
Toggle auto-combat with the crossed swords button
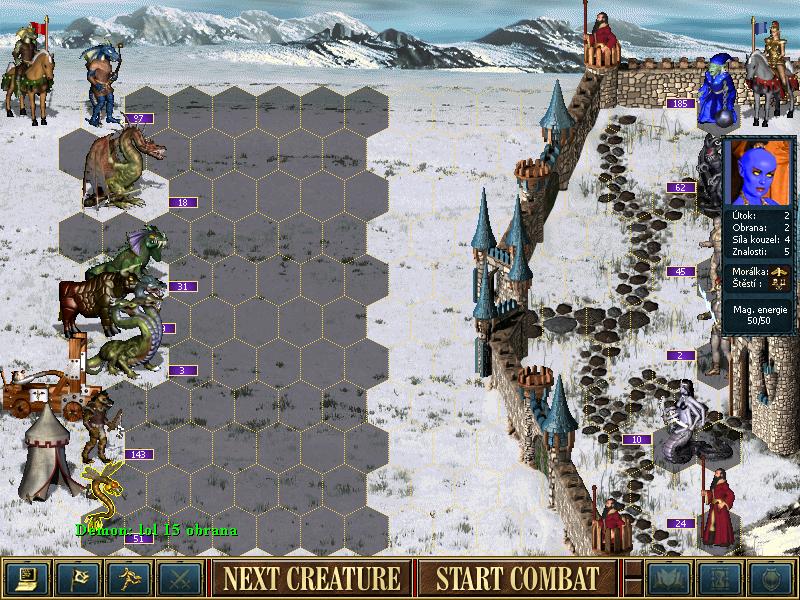179,578
